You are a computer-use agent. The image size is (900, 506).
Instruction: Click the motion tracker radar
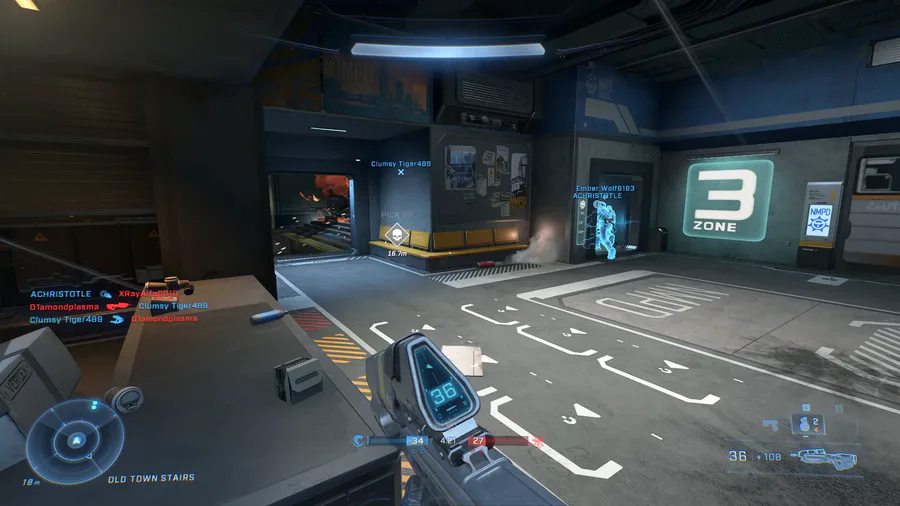pyautogui.click(x=75, y=440)
